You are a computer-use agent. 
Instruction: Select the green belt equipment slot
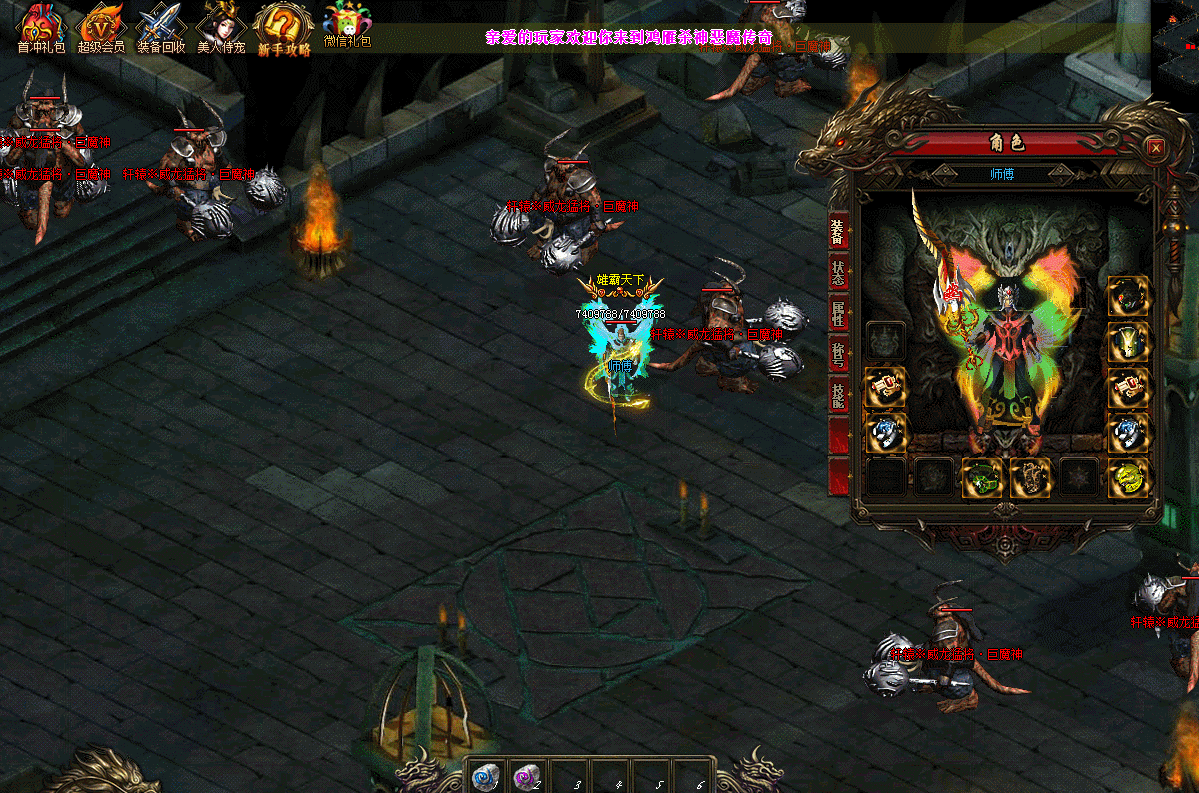[x=982, y=478]
